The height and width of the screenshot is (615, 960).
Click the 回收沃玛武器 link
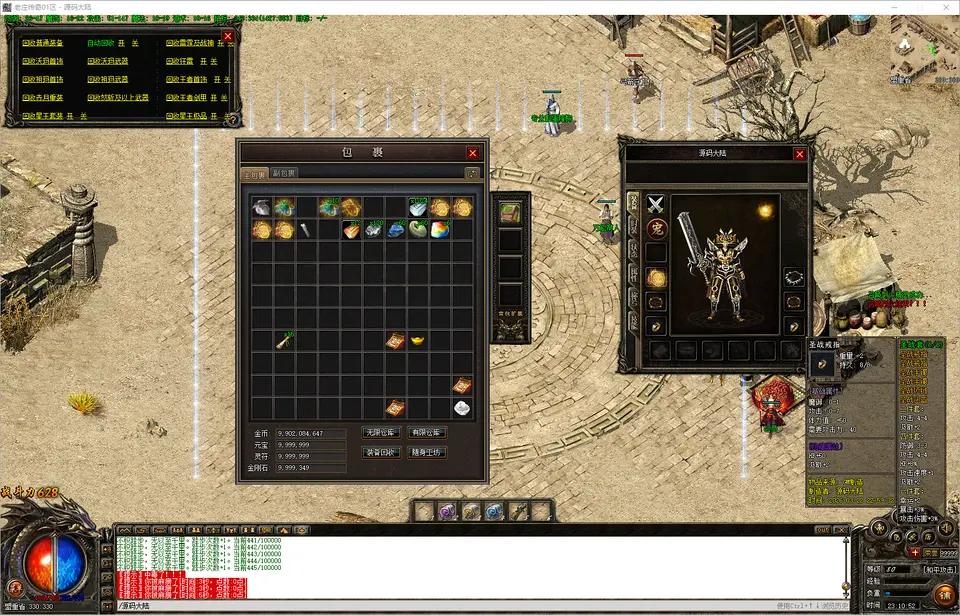click(109, 62)
